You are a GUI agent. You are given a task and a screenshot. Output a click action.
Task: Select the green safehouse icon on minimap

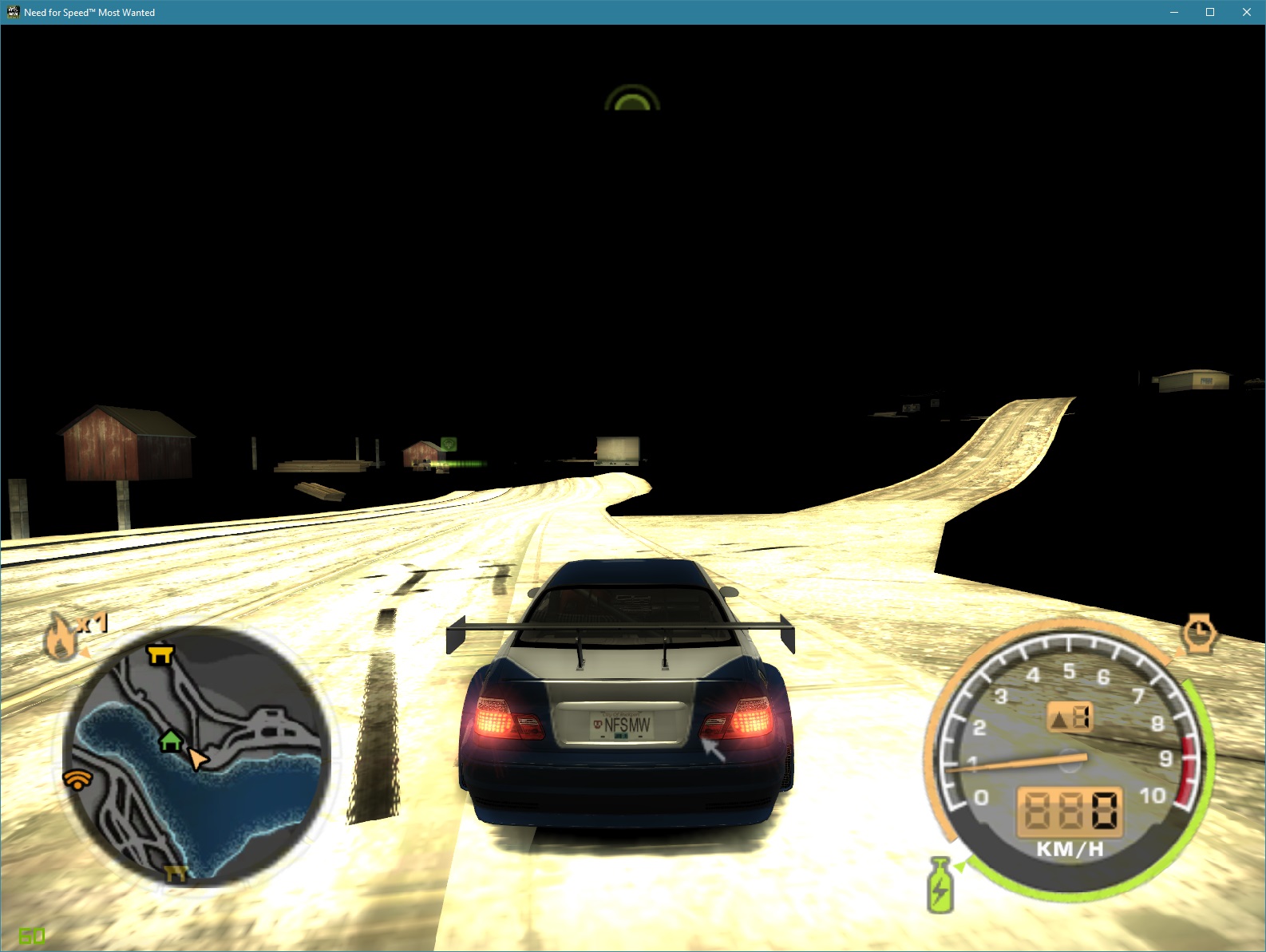[170, 743]
